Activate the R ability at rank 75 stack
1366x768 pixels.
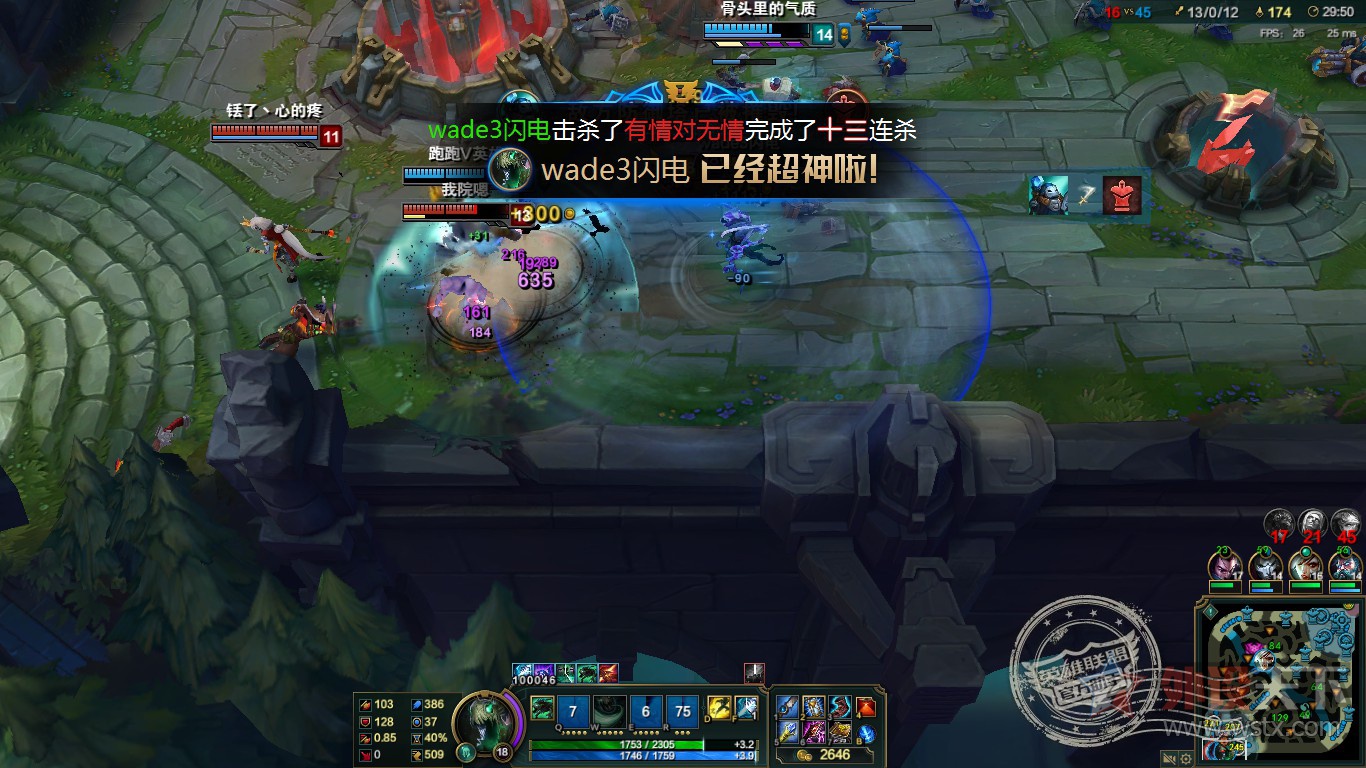pos(682,712)
